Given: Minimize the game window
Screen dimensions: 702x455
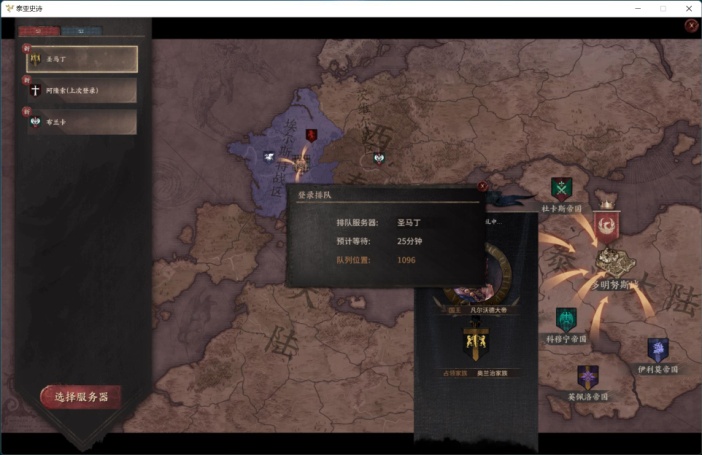Looking at the screenshot, I should click(x=634, y=8).
